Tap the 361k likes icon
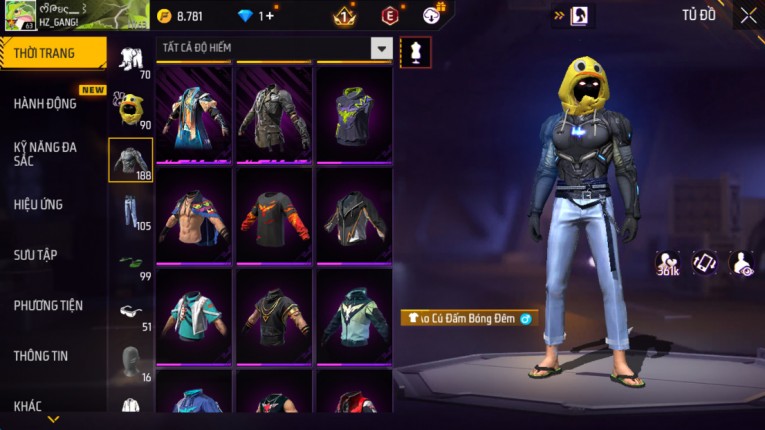Image resolution: width=765 pixels, height=430 pixels. 668,263
